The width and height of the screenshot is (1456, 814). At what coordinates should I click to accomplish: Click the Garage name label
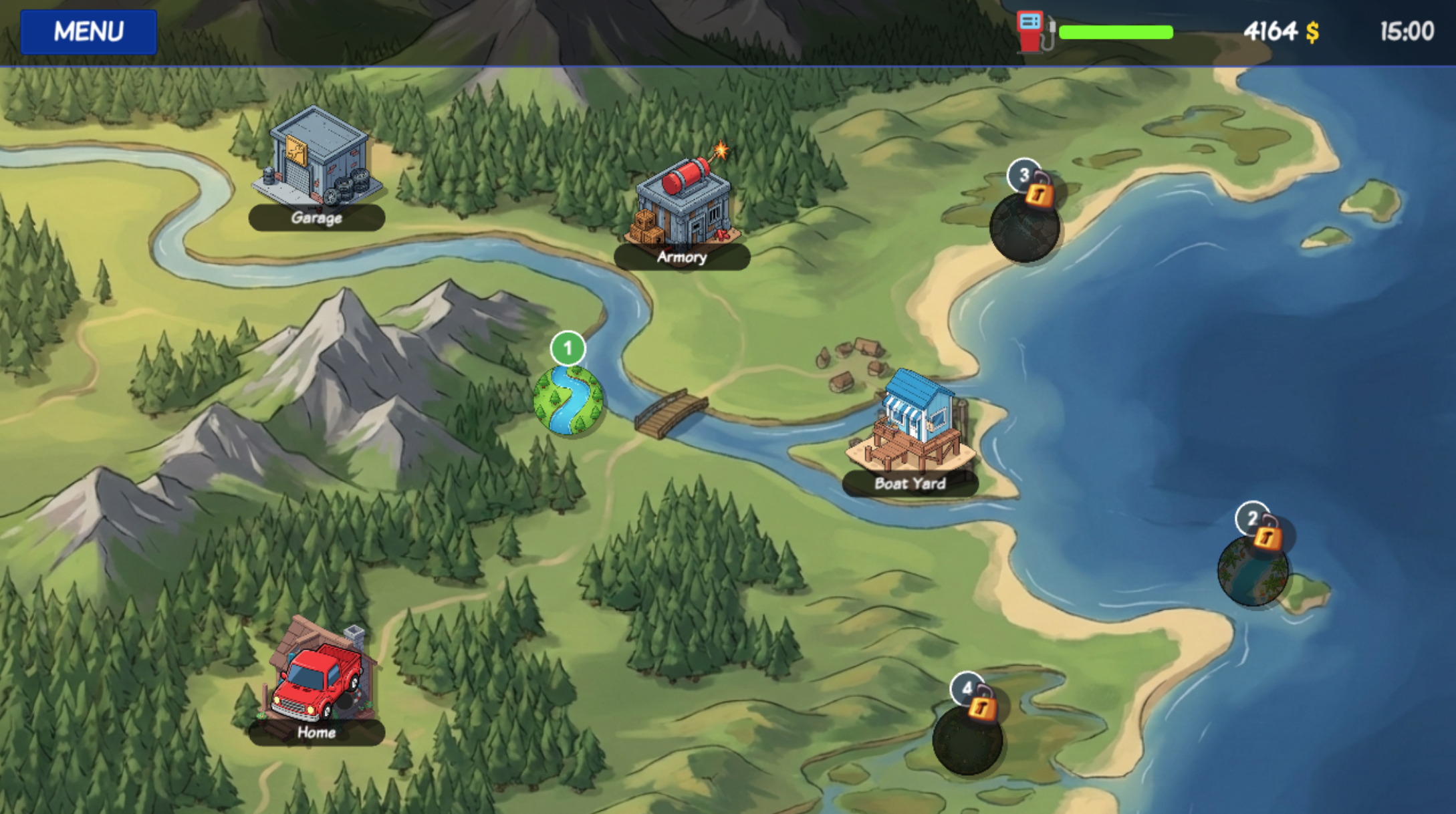(x=316, y=219)
